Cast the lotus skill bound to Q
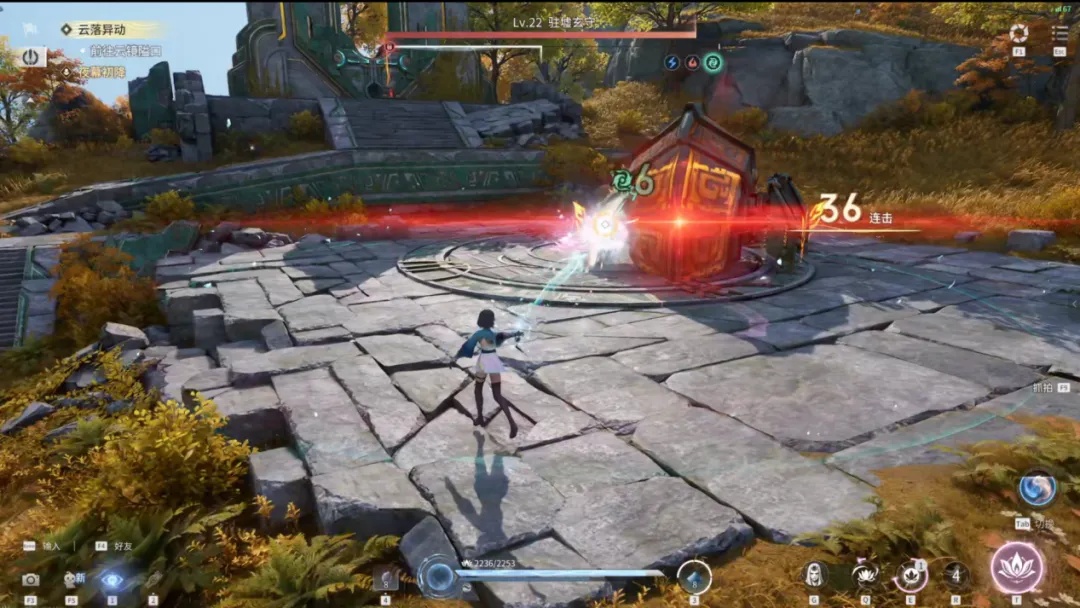 tap(863, 575)
